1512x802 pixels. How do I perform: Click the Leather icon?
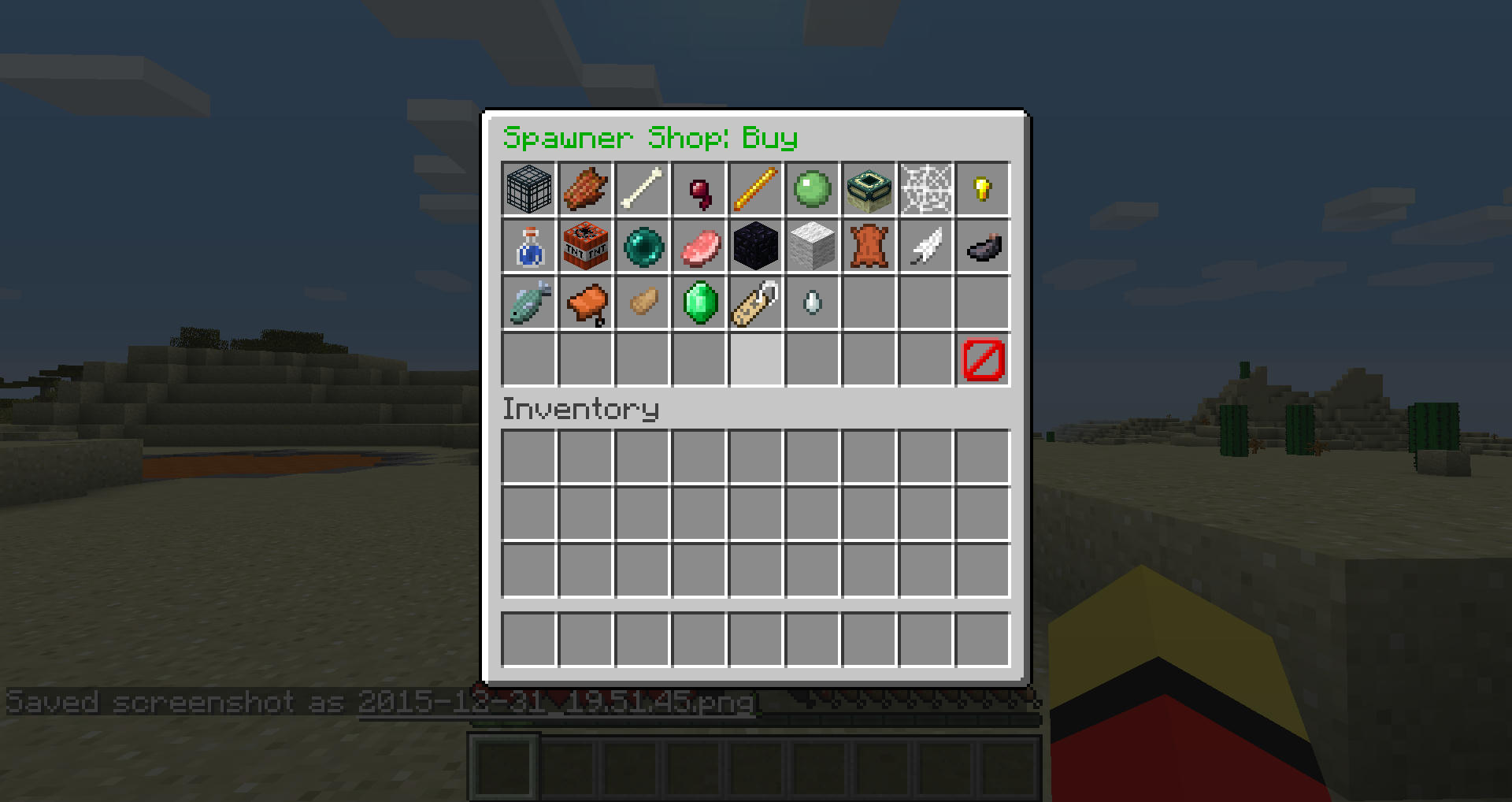point(869,246)
